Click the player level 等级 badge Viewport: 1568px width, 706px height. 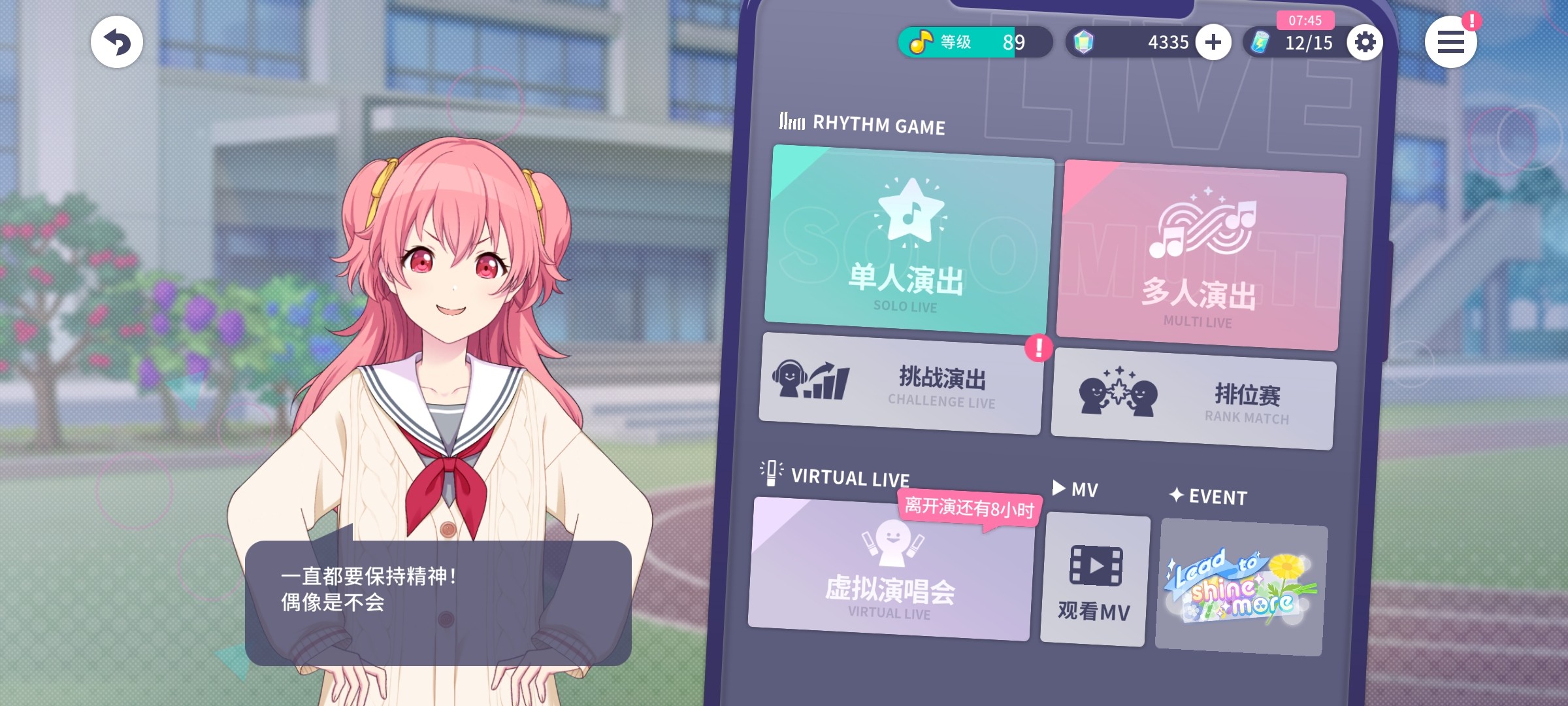(974, 42)
